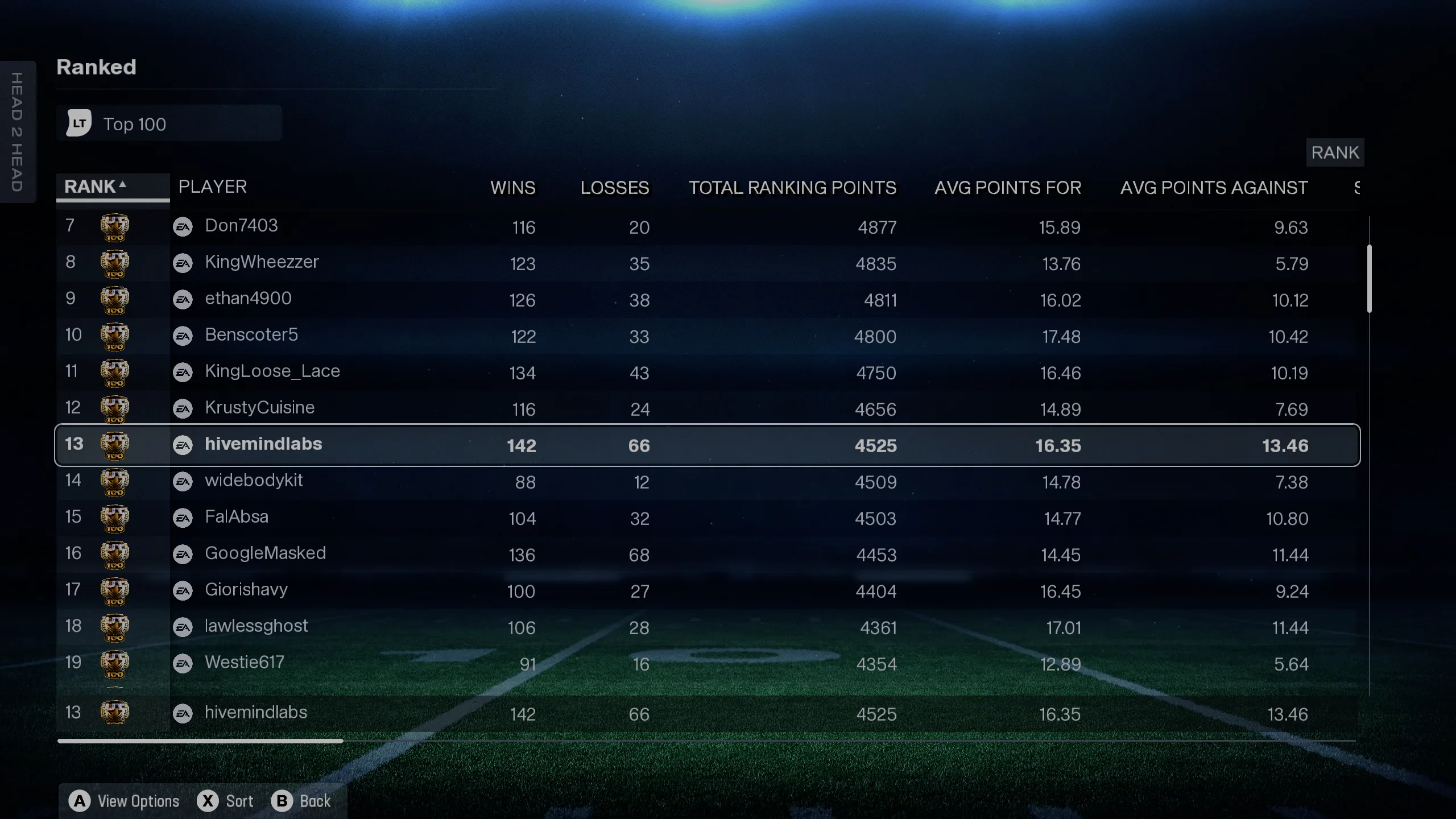Viewport: 1456px width, 819px height.
Task: Sort by AVG POINTS FOR column
Action: tap(1008, 188)
